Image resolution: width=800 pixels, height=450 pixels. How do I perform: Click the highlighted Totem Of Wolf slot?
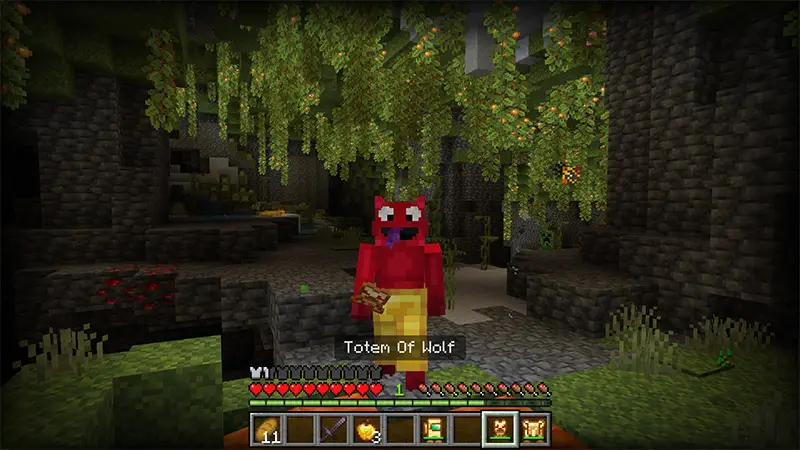point(499,429)
